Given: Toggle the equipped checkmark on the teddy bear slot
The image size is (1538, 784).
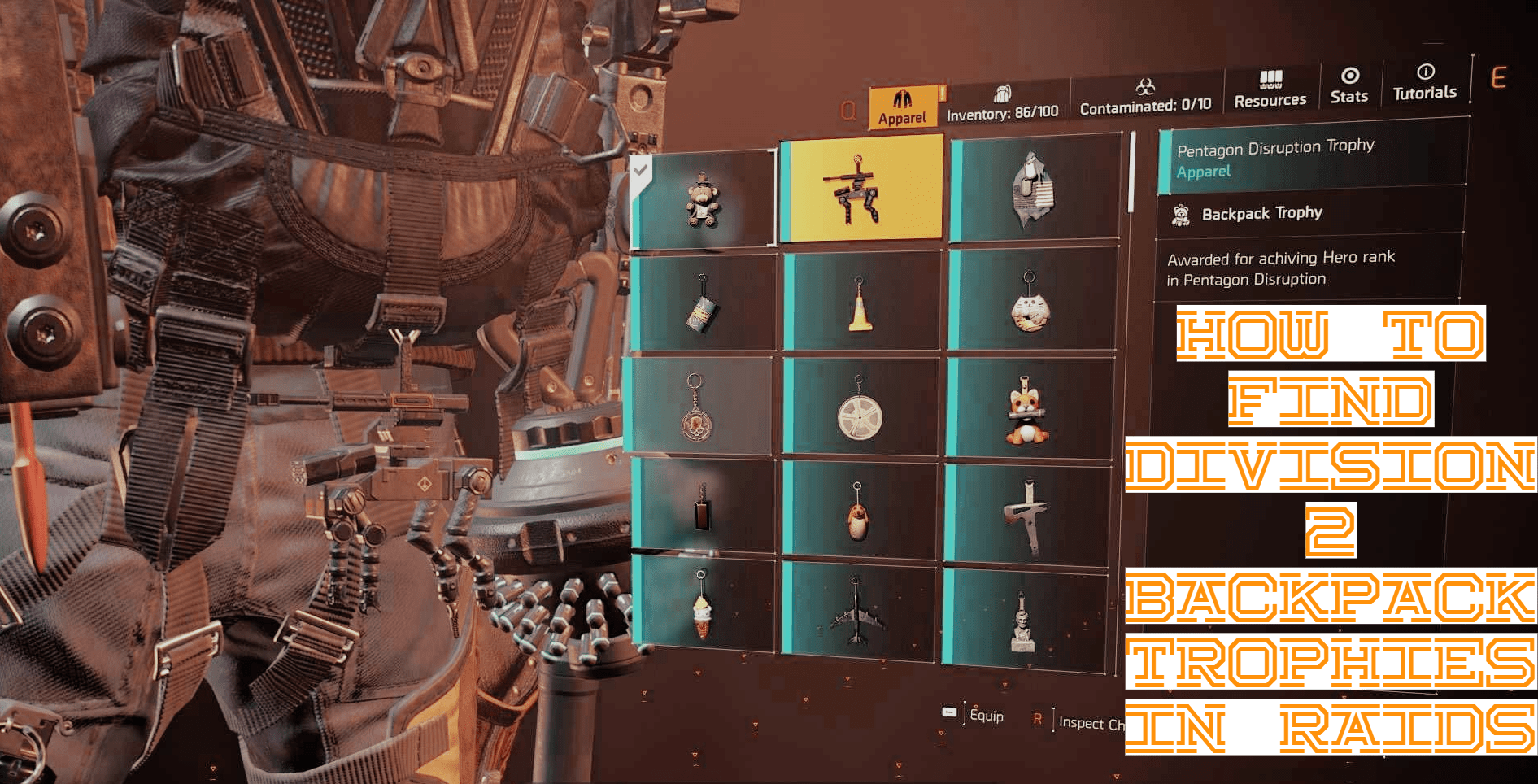Looking at the screenshot, I should pos(642,172).
